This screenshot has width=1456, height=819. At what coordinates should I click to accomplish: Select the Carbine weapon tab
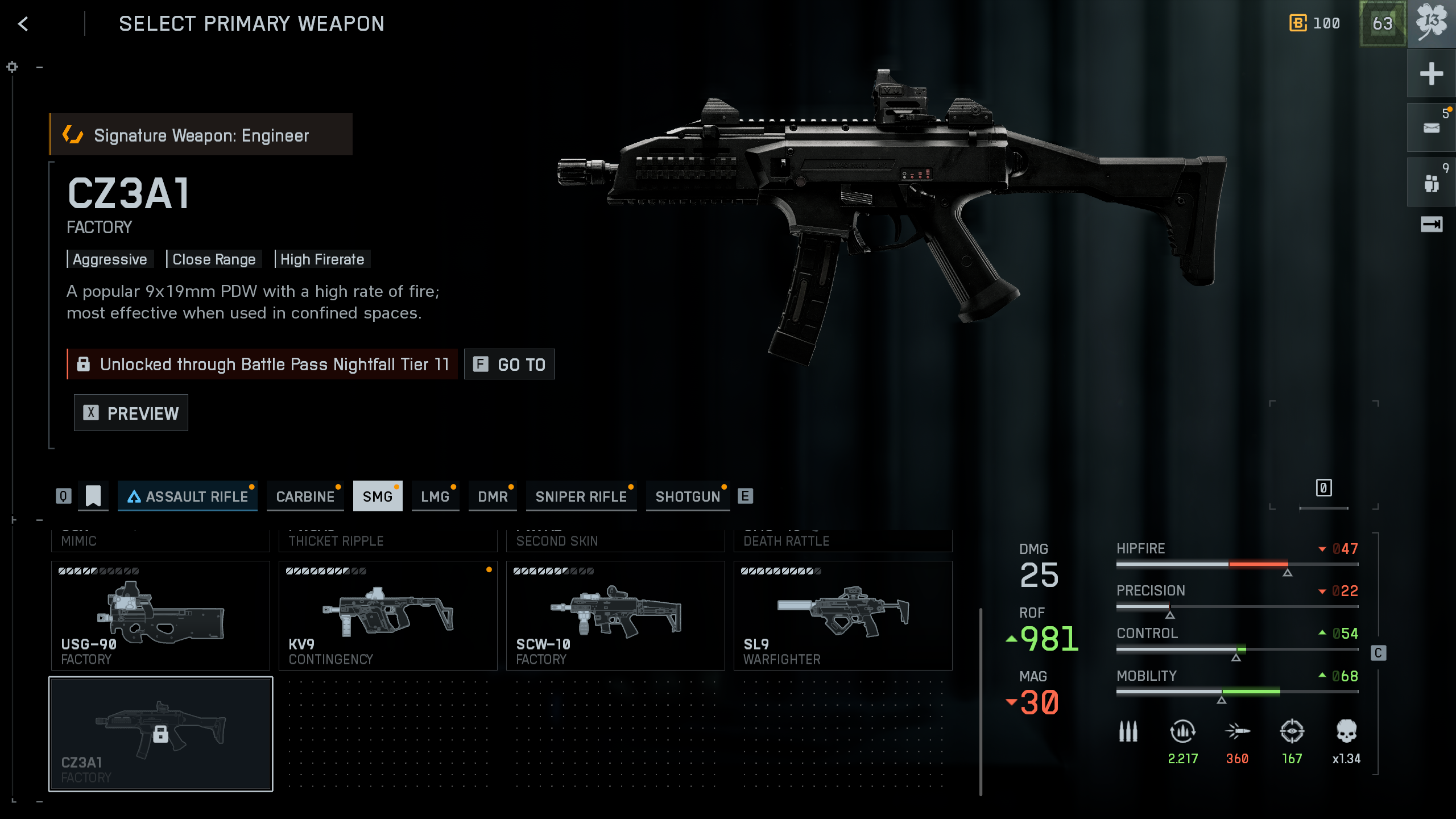pyautogui.click(x=305, y=497)
